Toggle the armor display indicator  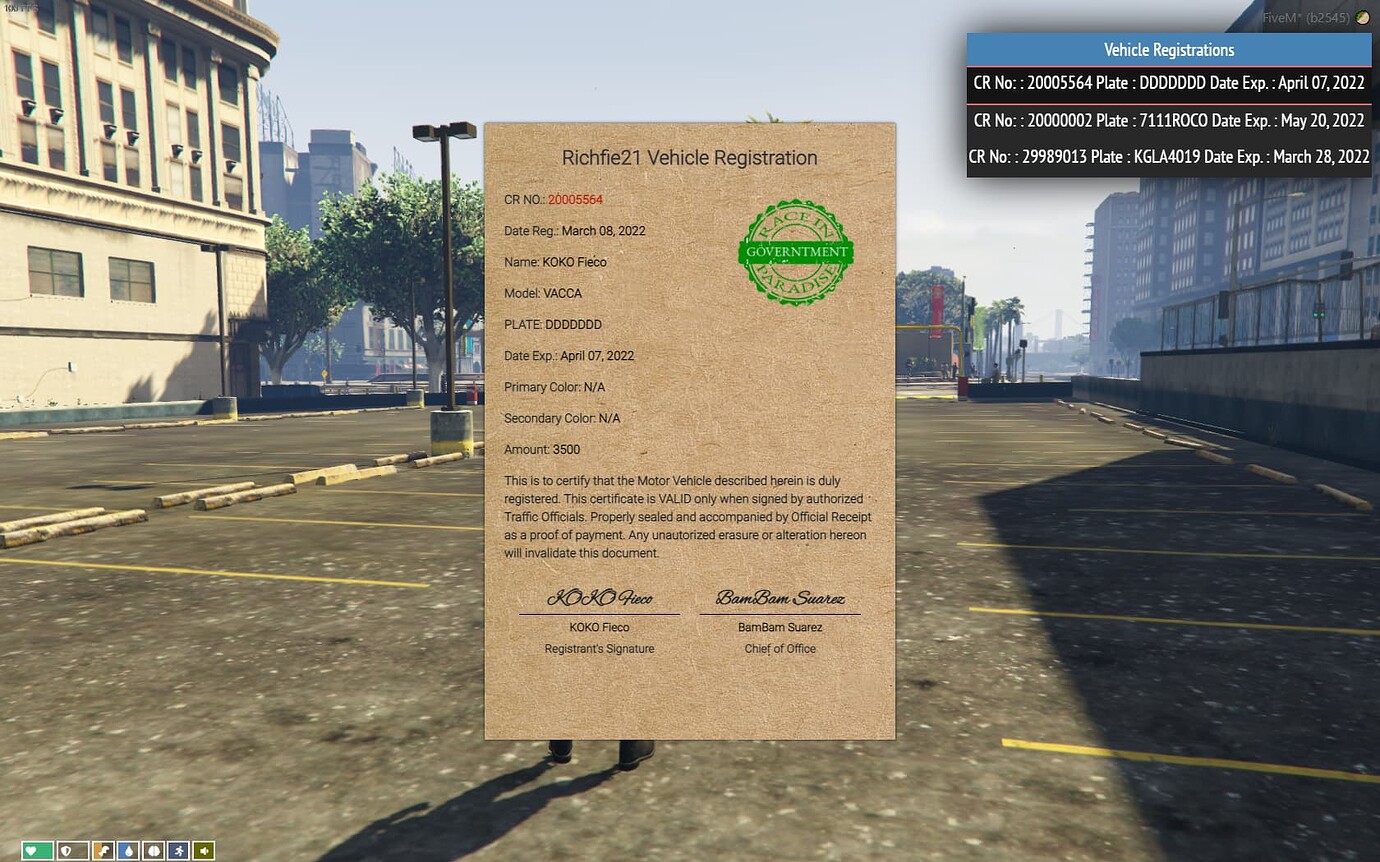(73, 850)
